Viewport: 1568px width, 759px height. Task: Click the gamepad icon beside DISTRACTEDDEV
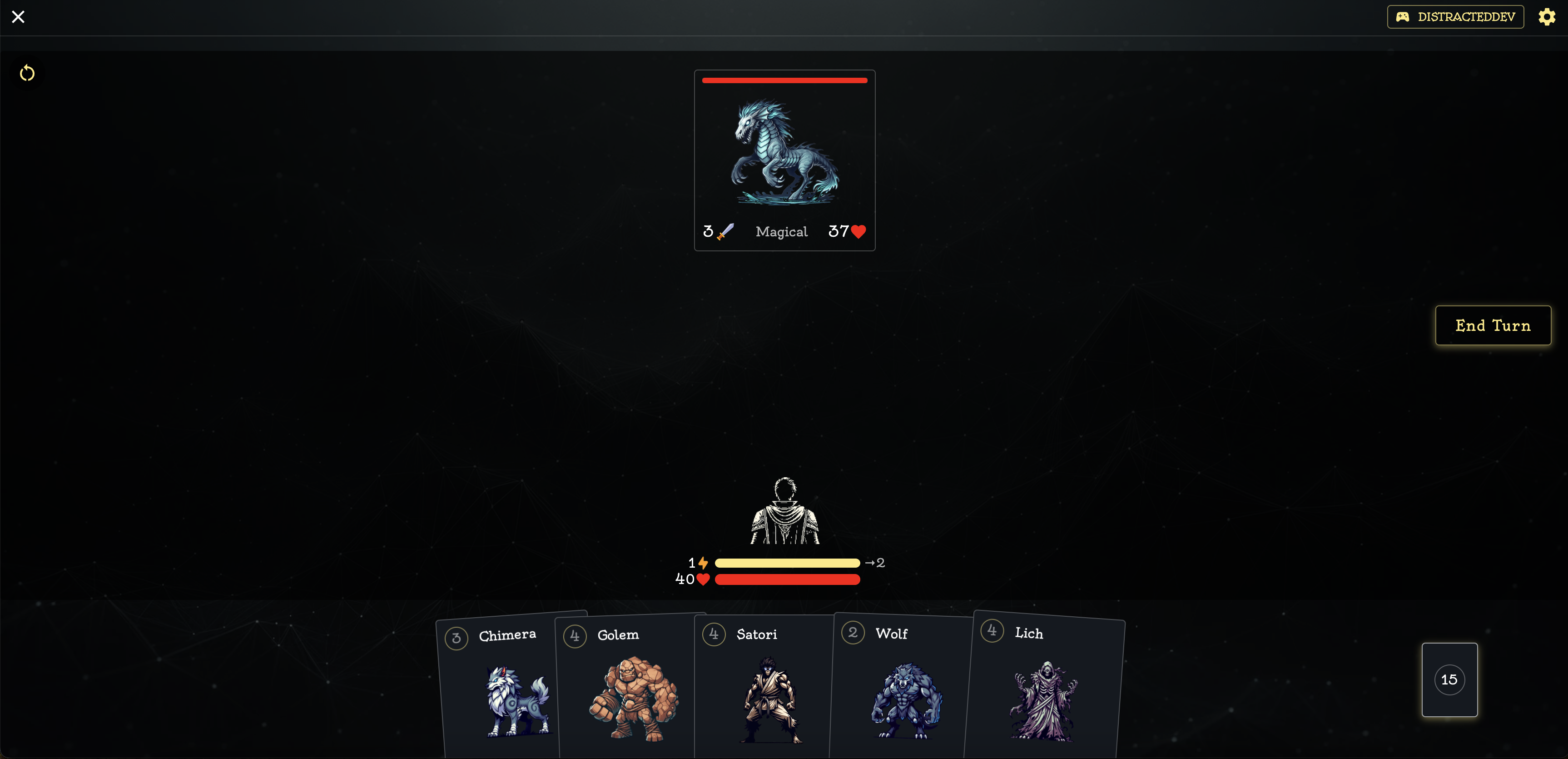(1403, 16)
